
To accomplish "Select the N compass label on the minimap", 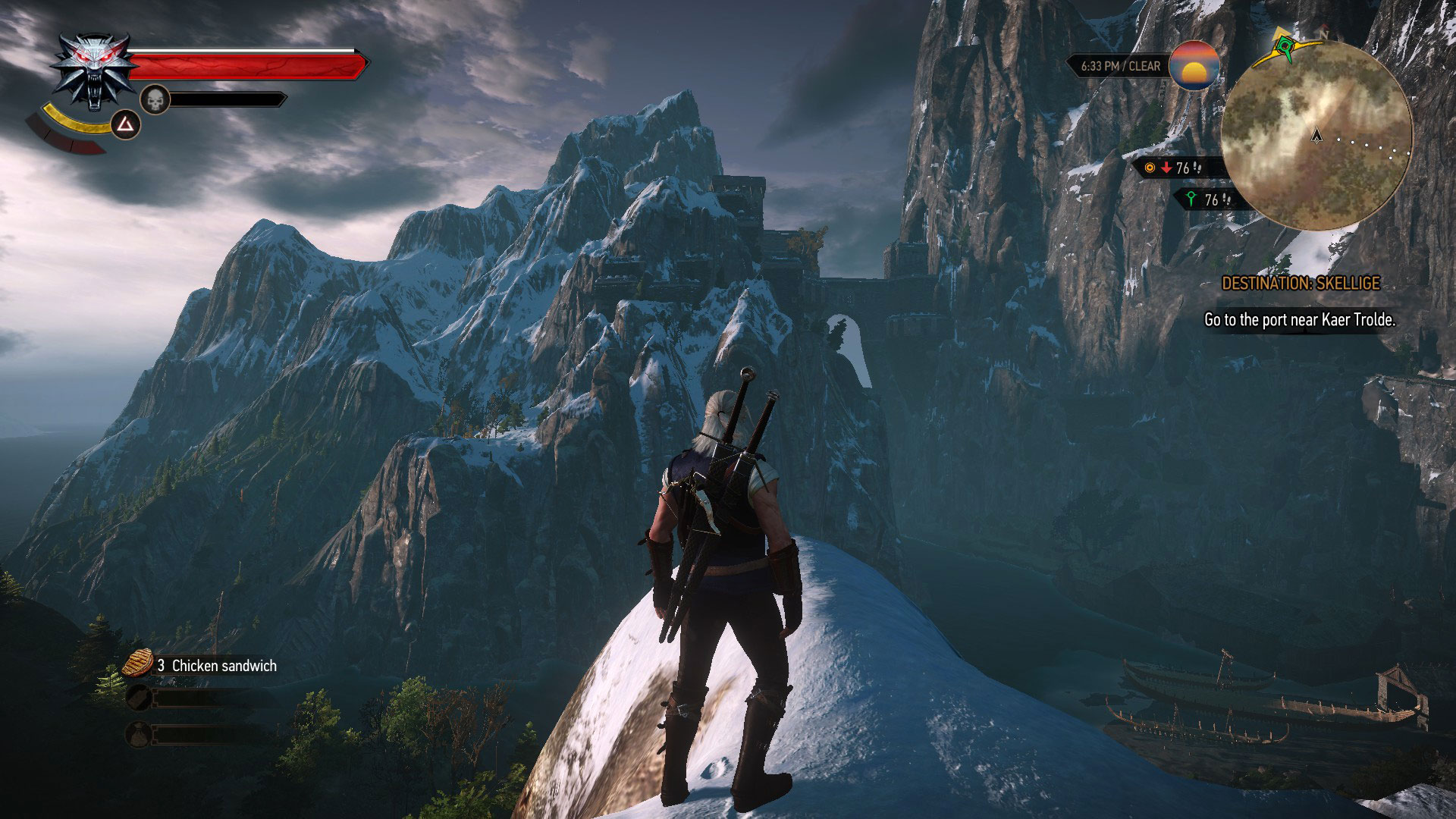I will pyautogui.click(x=1326, y=34).
